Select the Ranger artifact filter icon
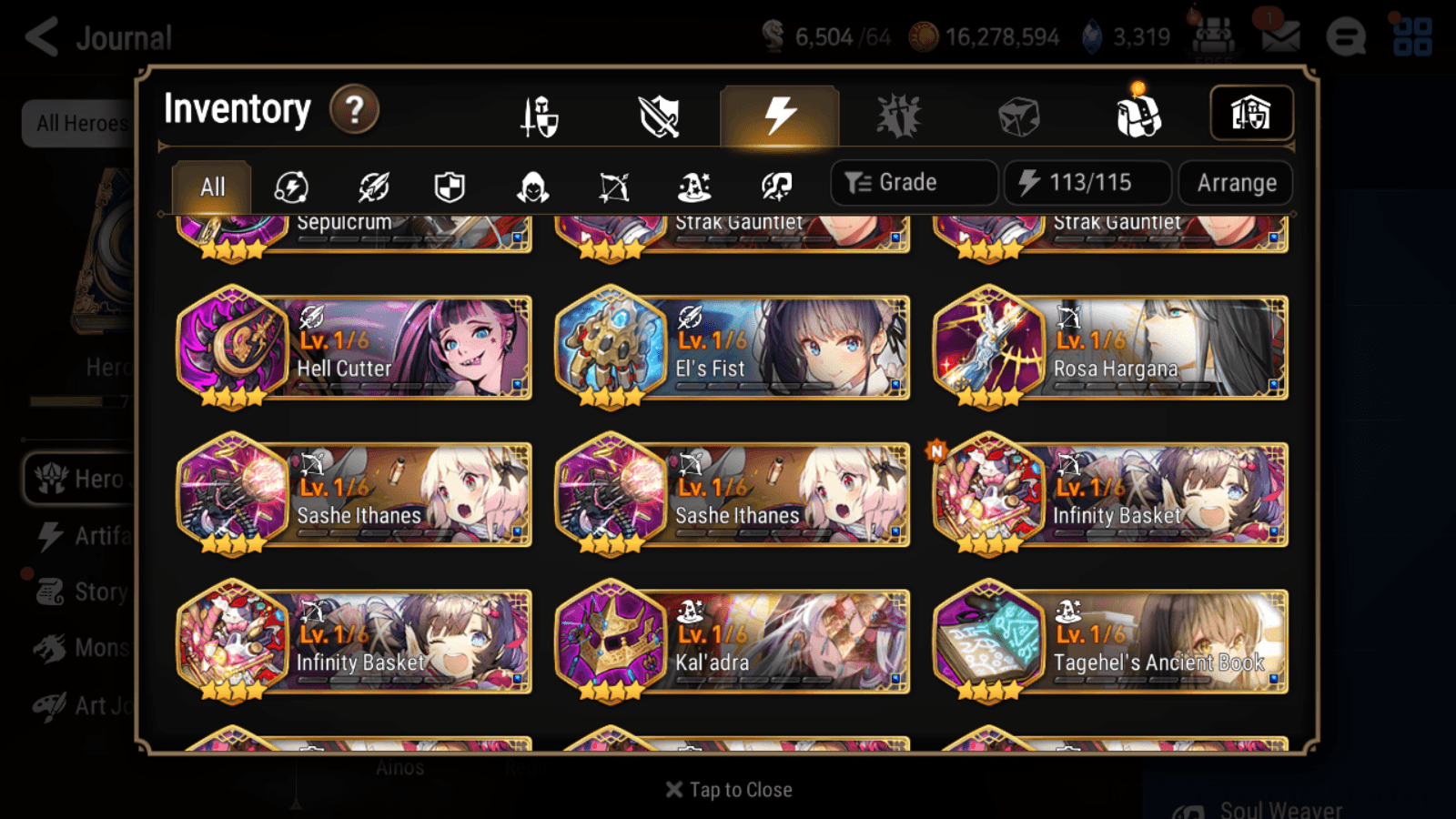 tap(614, 187)
